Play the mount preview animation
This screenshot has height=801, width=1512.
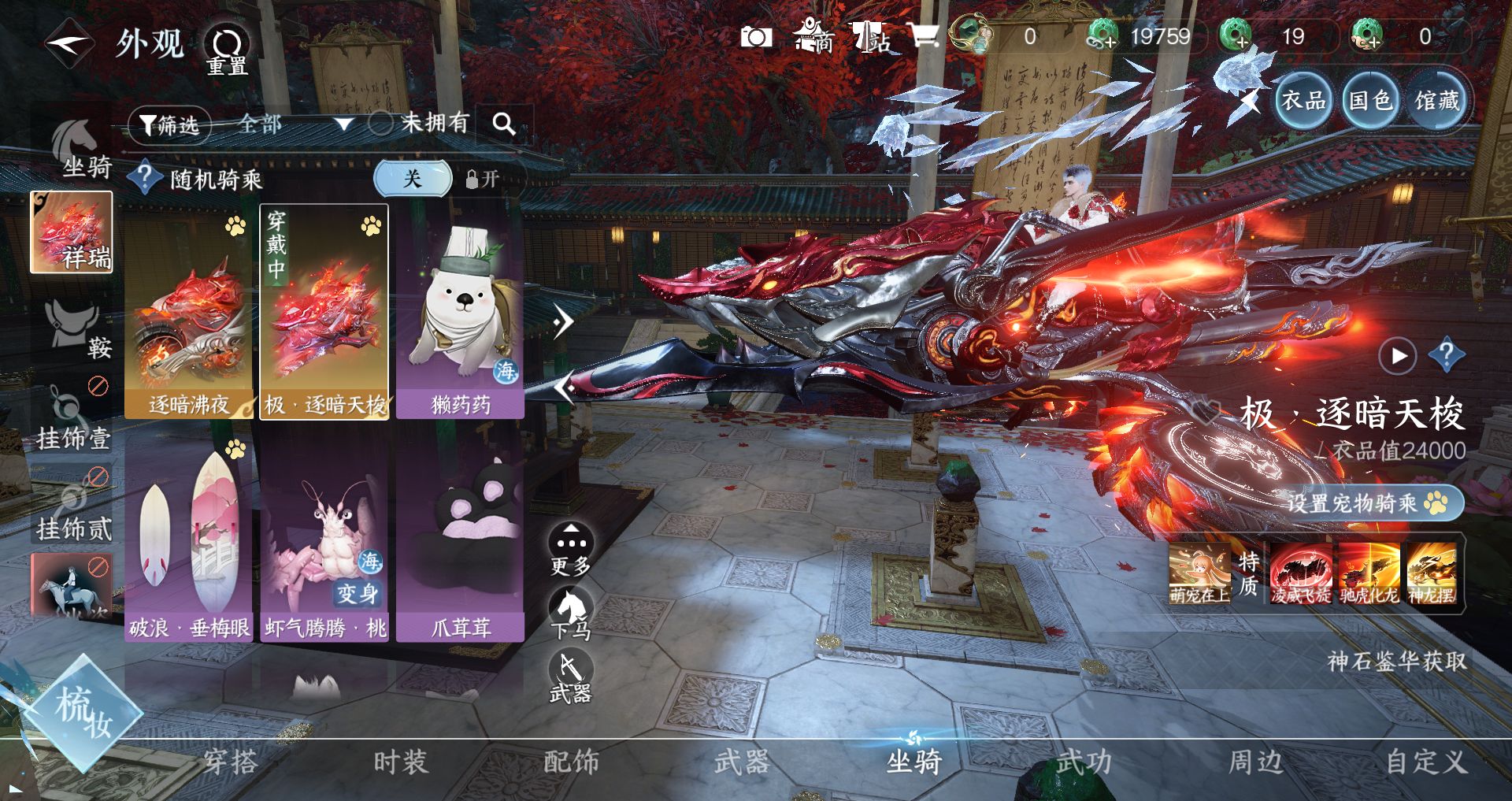(1398, 356)
